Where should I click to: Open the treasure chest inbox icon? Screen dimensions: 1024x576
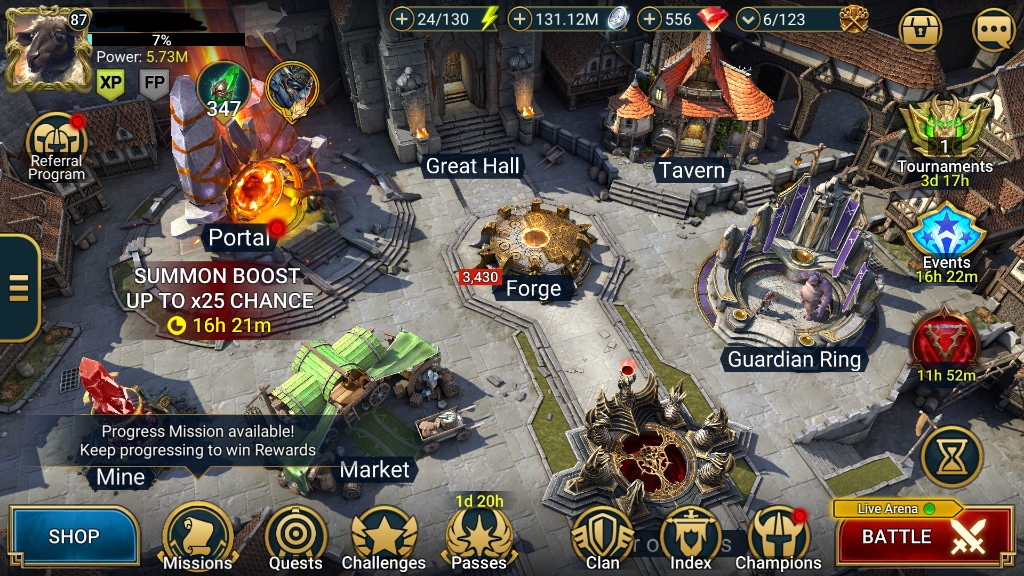[921, 30]
